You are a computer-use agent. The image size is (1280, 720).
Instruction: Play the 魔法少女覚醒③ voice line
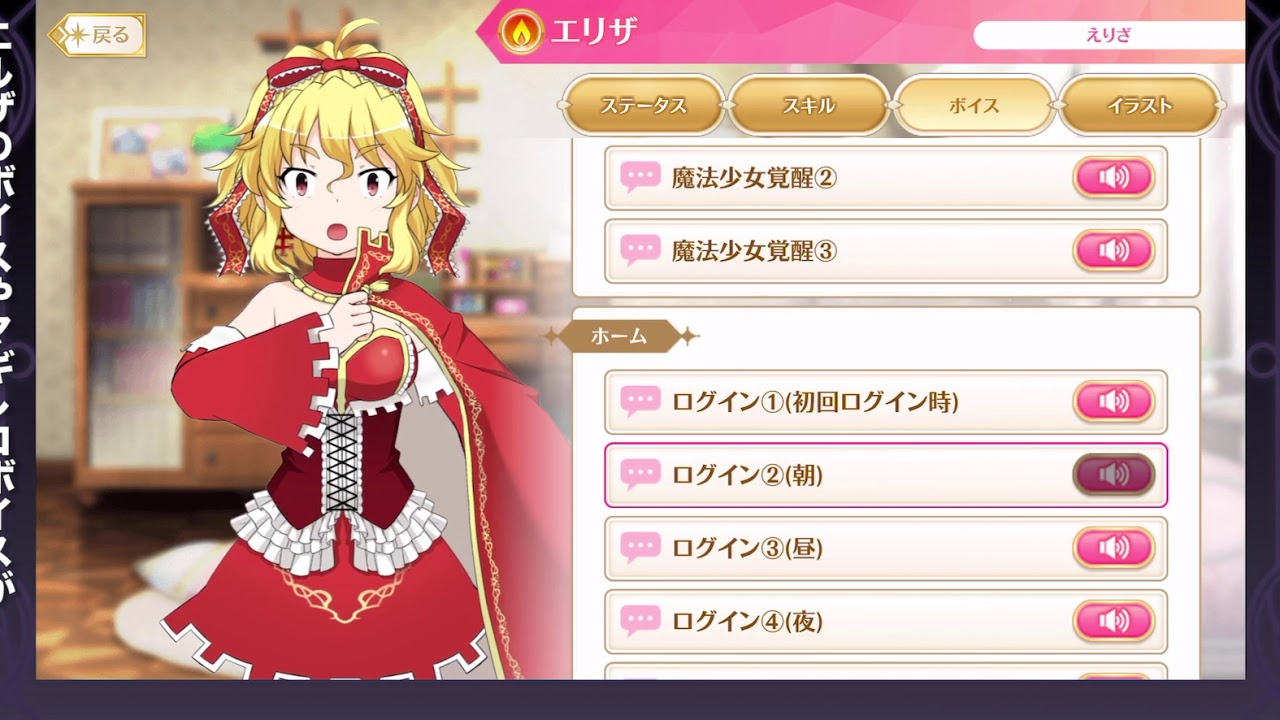pyautogui.click(x=1113, y=250)
